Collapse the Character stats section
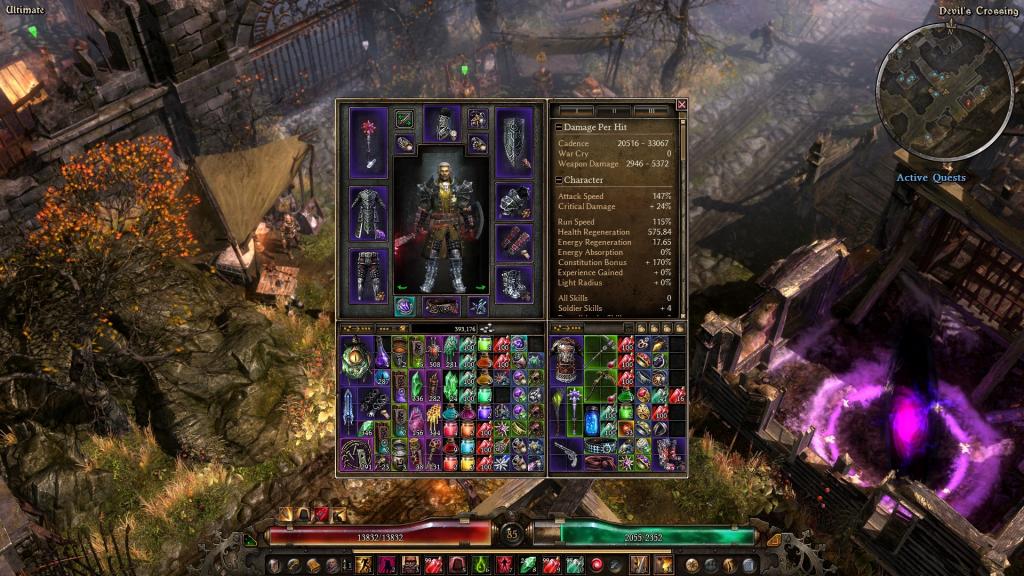Screen dimensions: 1024x576 [559, 180]
